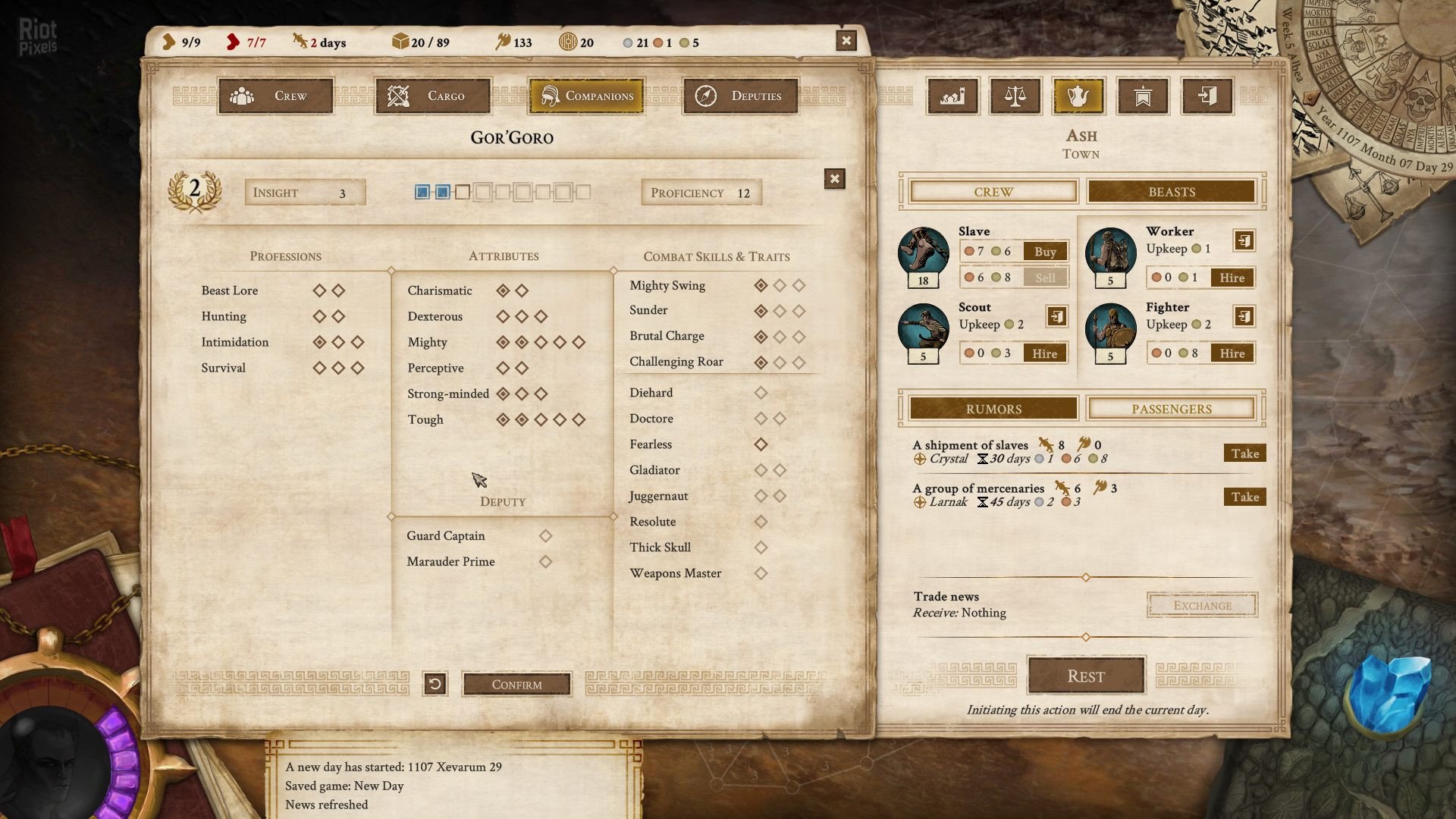
Task: Click Confirm on Gor'Goro's sheet
Action: click(516, 683)
